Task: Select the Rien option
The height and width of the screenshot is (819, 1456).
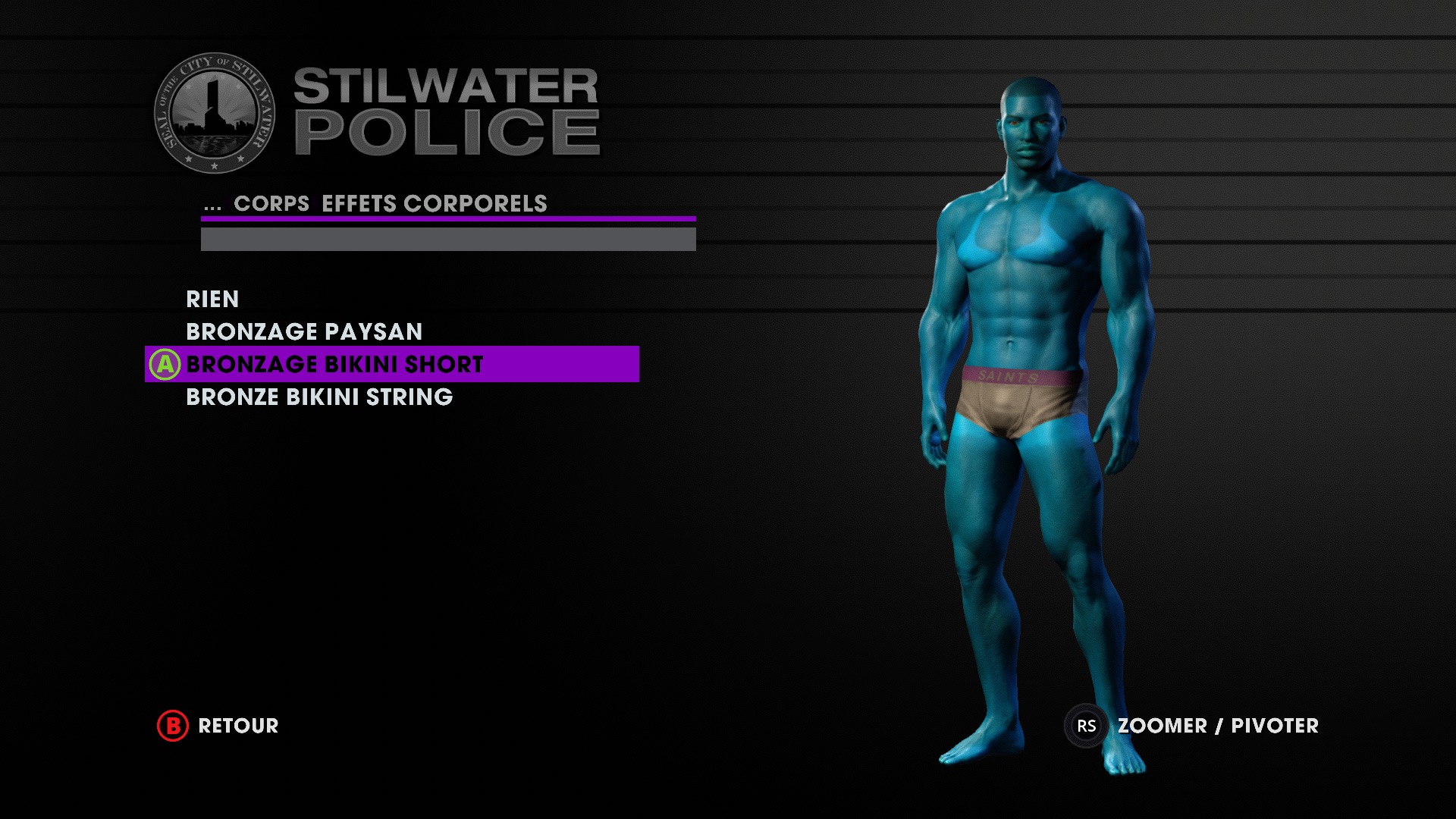Action: (212, 300)
